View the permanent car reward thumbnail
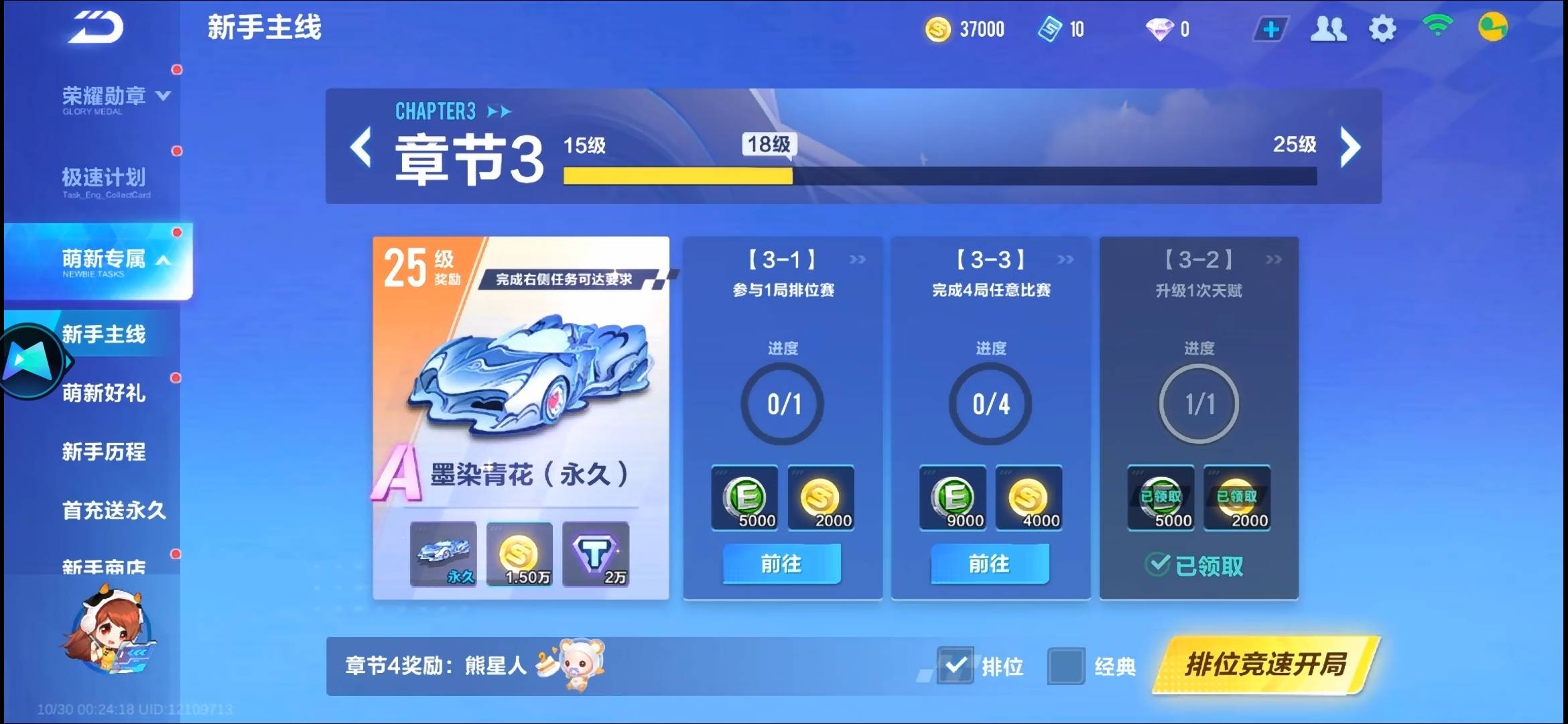 coord(444,554)
